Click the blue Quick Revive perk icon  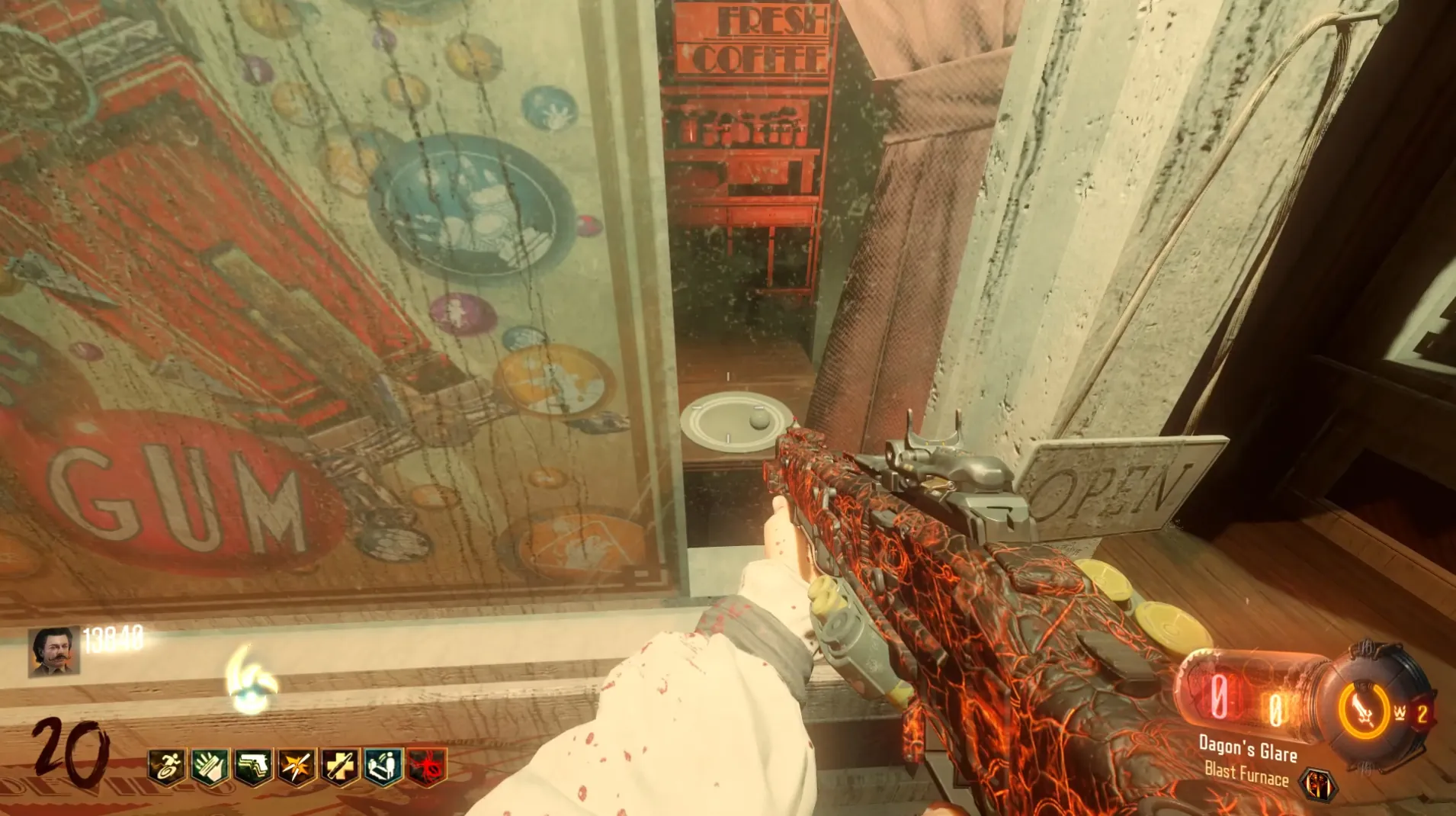click(x=383, y=766)
